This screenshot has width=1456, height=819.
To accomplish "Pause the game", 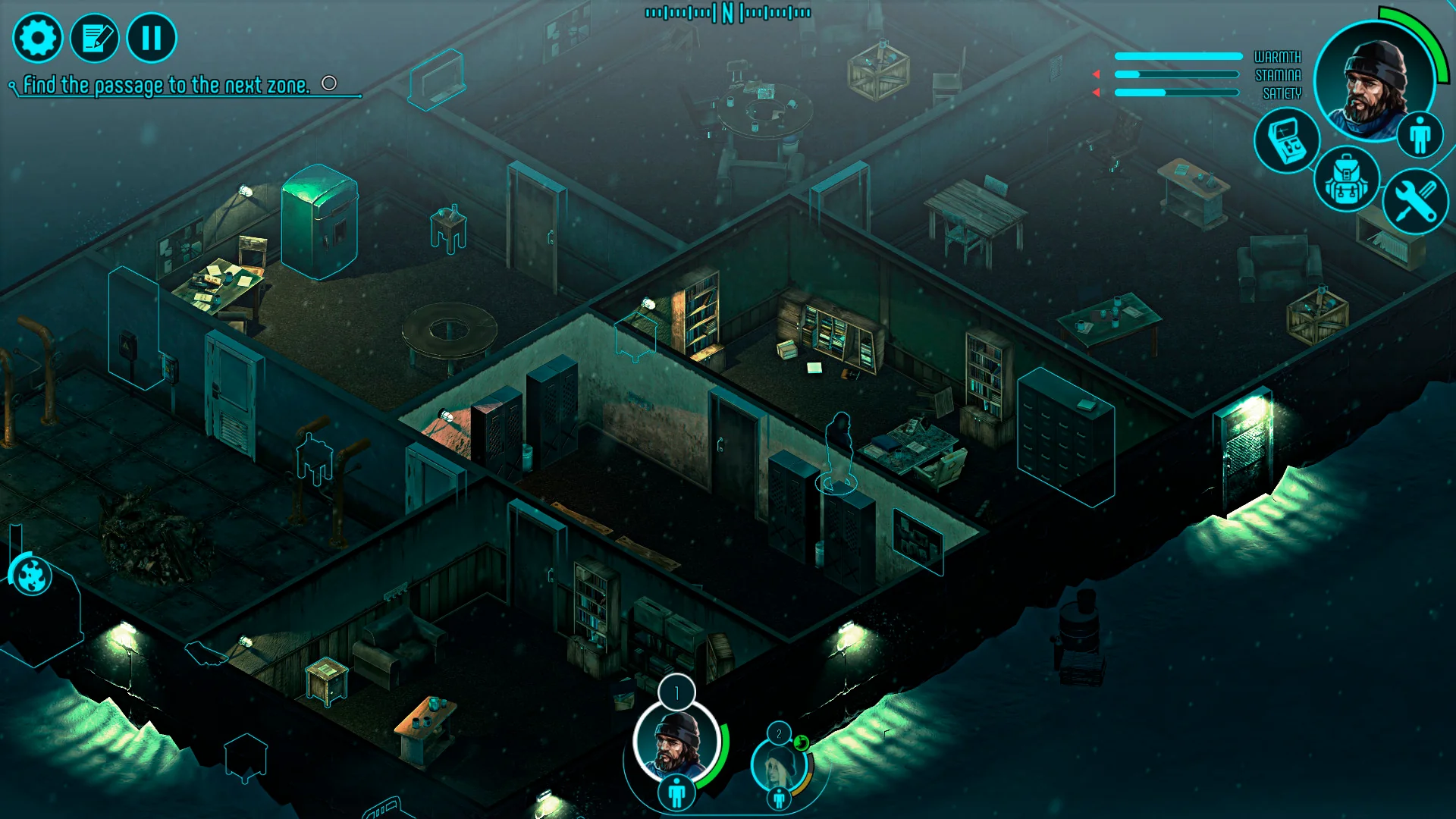I will 151,36.
